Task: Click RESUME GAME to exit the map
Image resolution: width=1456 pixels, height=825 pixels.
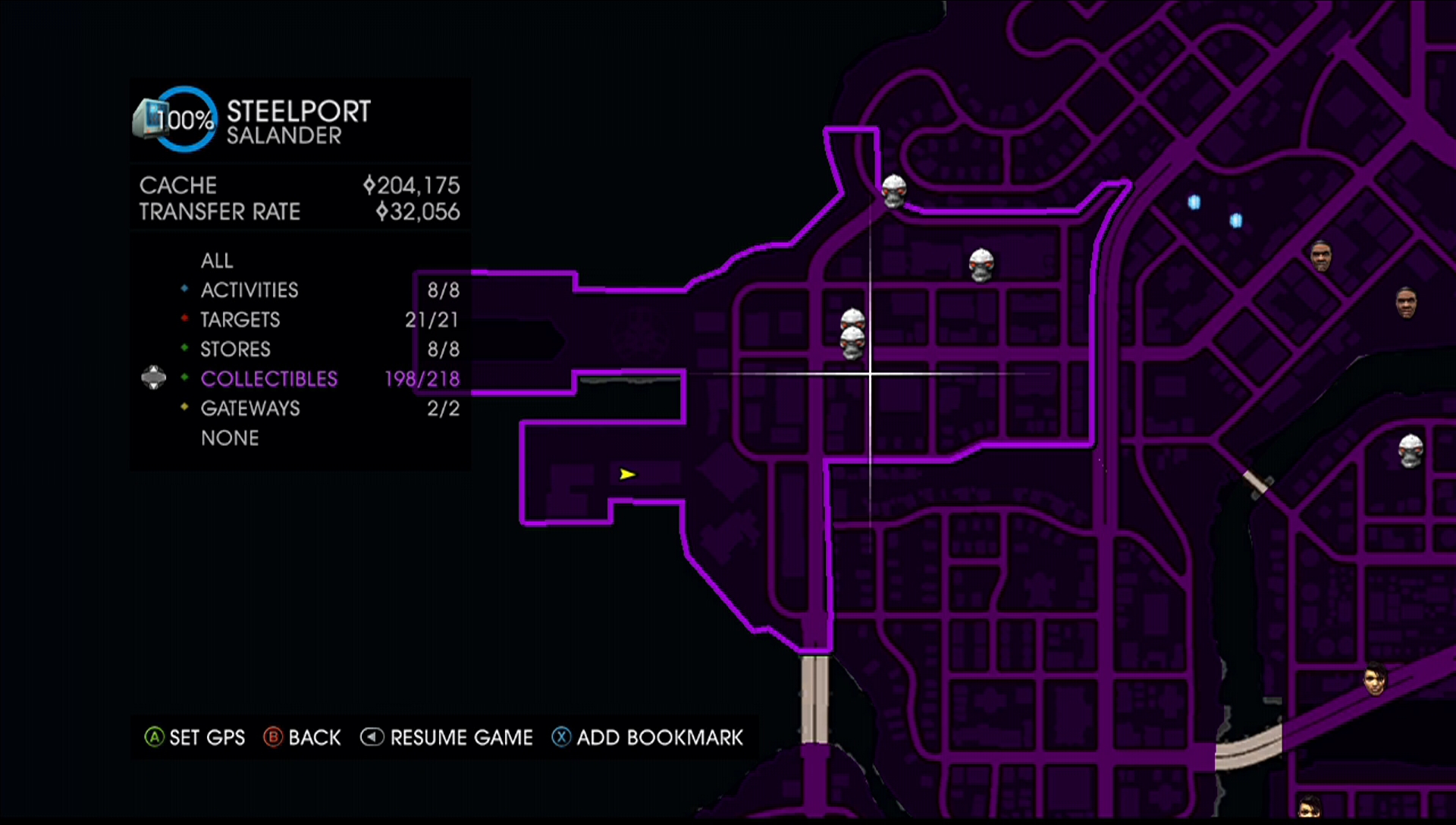Action: point(447,736)
